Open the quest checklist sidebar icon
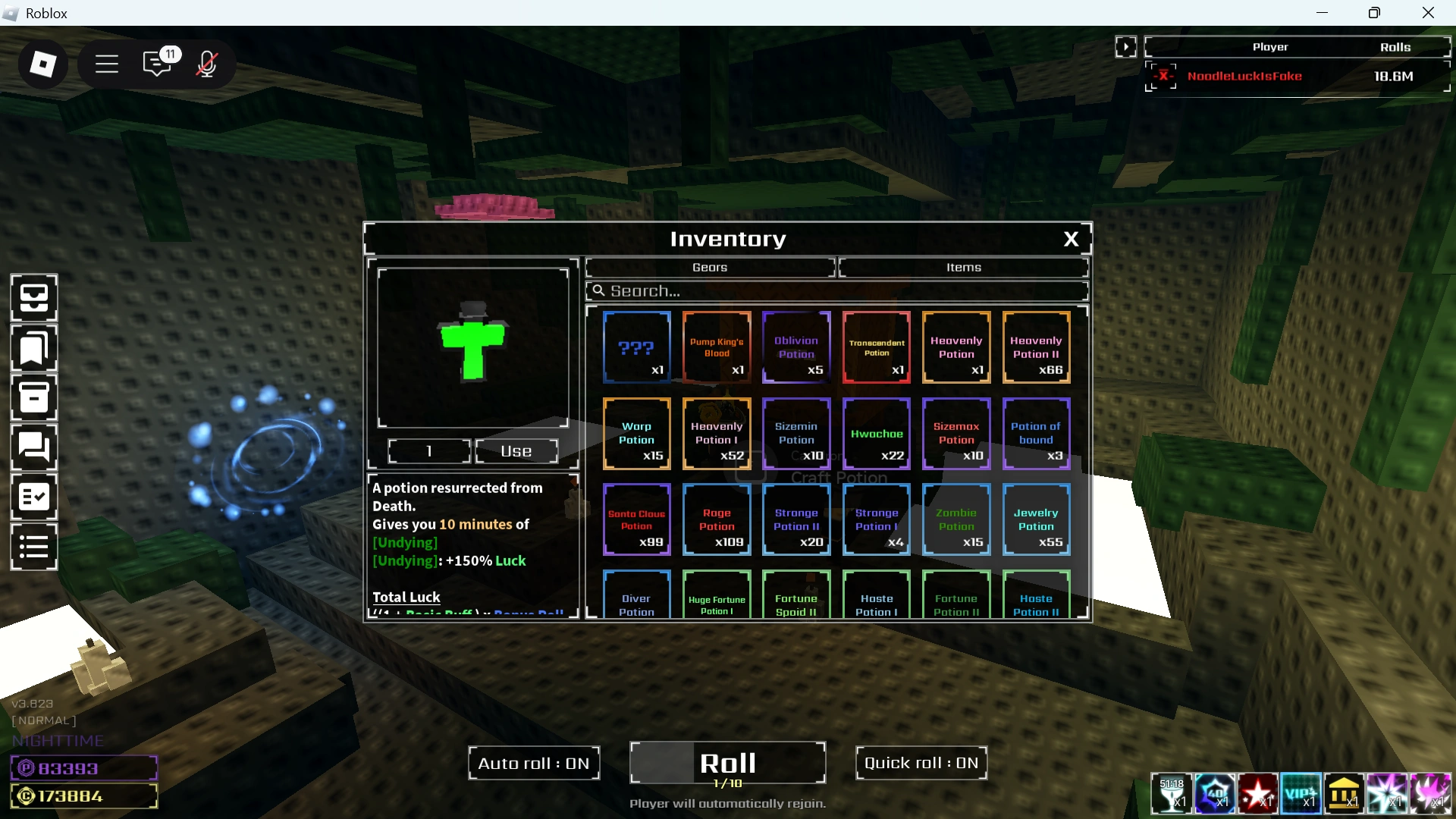Screen dimensions: 1456x819 tap(33, 497)
